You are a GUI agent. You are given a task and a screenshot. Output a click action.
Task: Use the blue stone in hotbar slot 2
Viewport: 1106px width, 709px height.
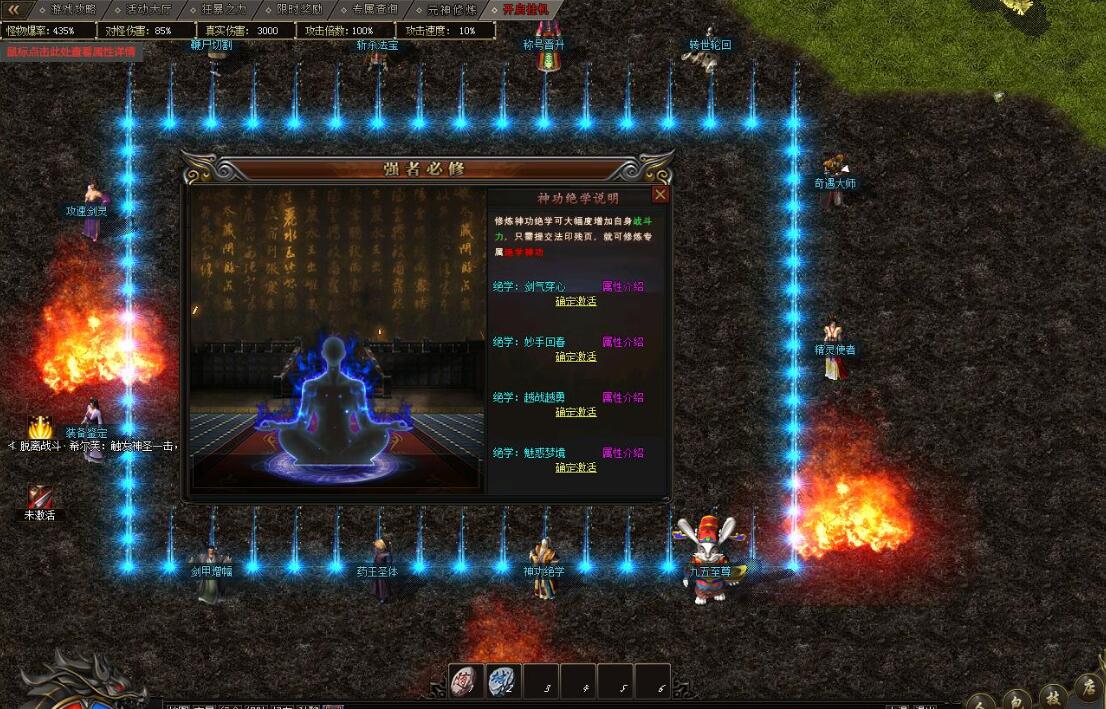[503, 680]
